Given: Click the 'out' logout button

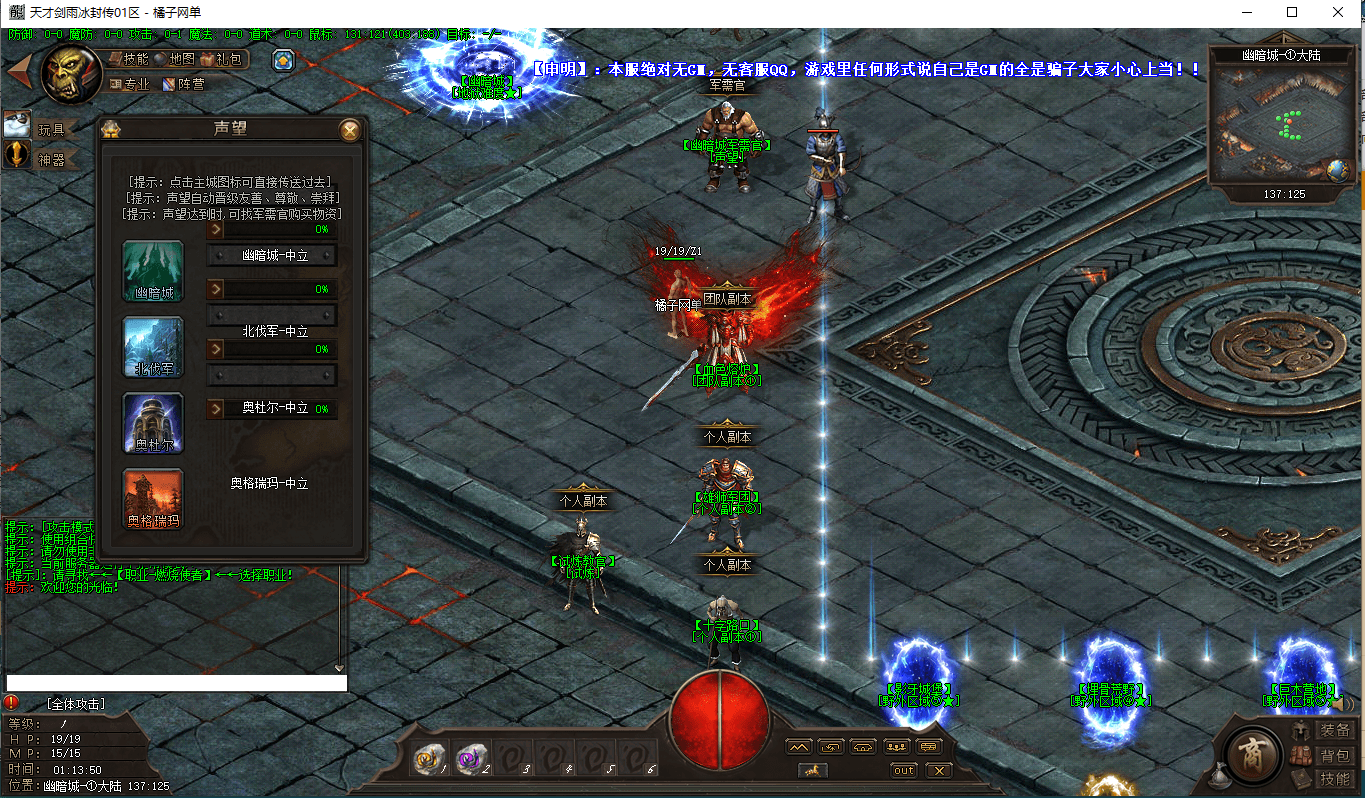Looking at the screenshot, I should tap(903, 770).
